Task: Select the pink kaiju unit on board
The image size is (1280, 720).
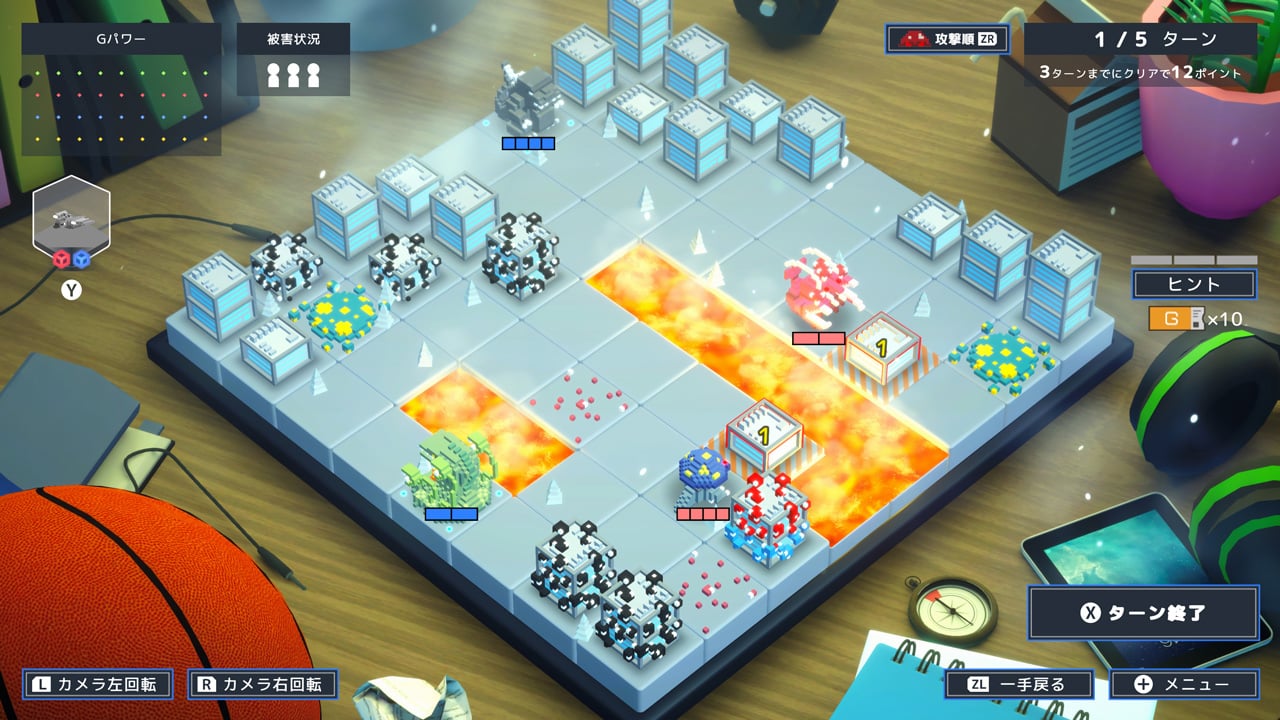Action: (819, 290)
